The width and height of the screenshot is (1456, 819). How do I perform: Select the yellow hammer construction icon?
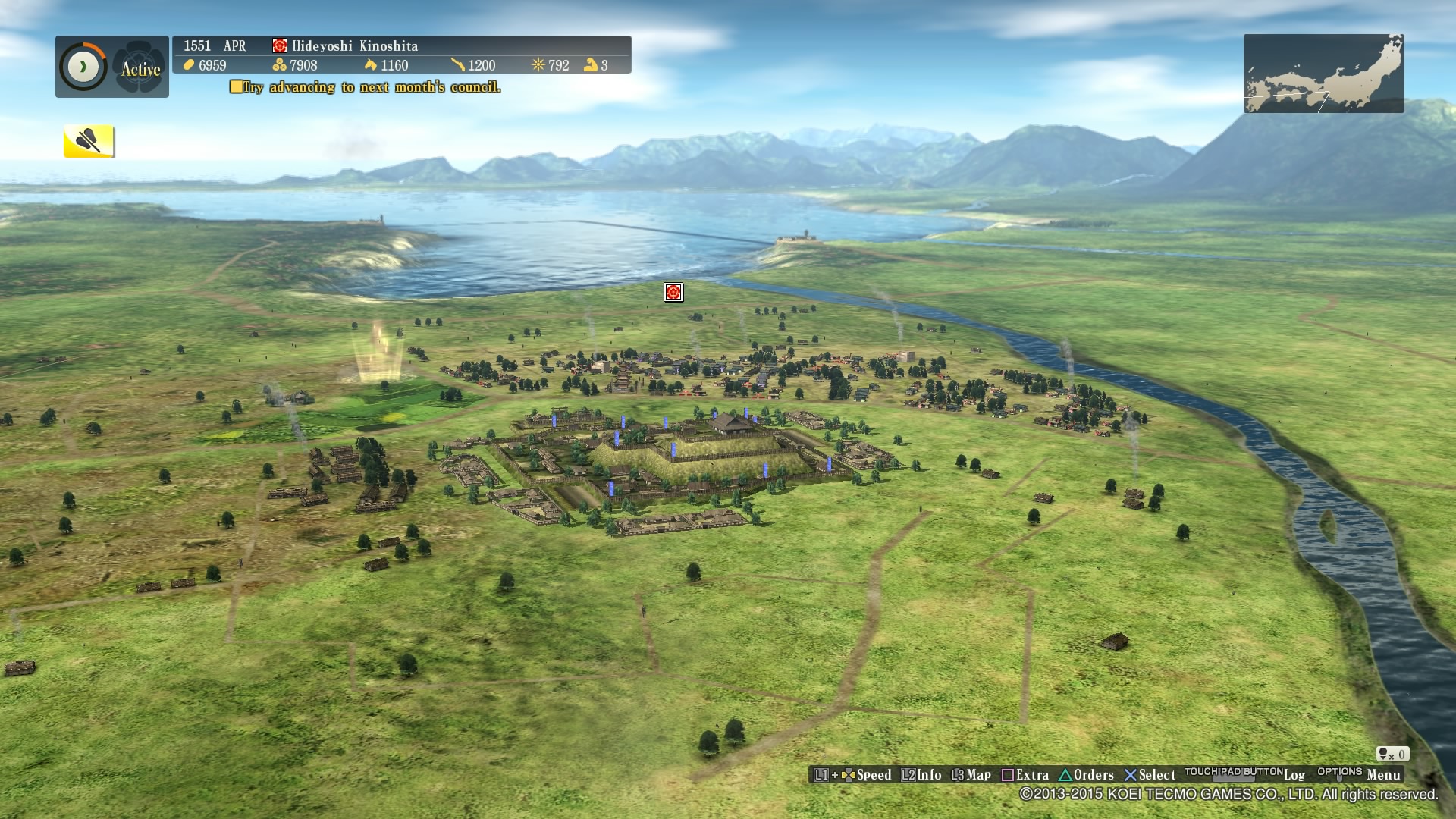[x=89, y=141]
